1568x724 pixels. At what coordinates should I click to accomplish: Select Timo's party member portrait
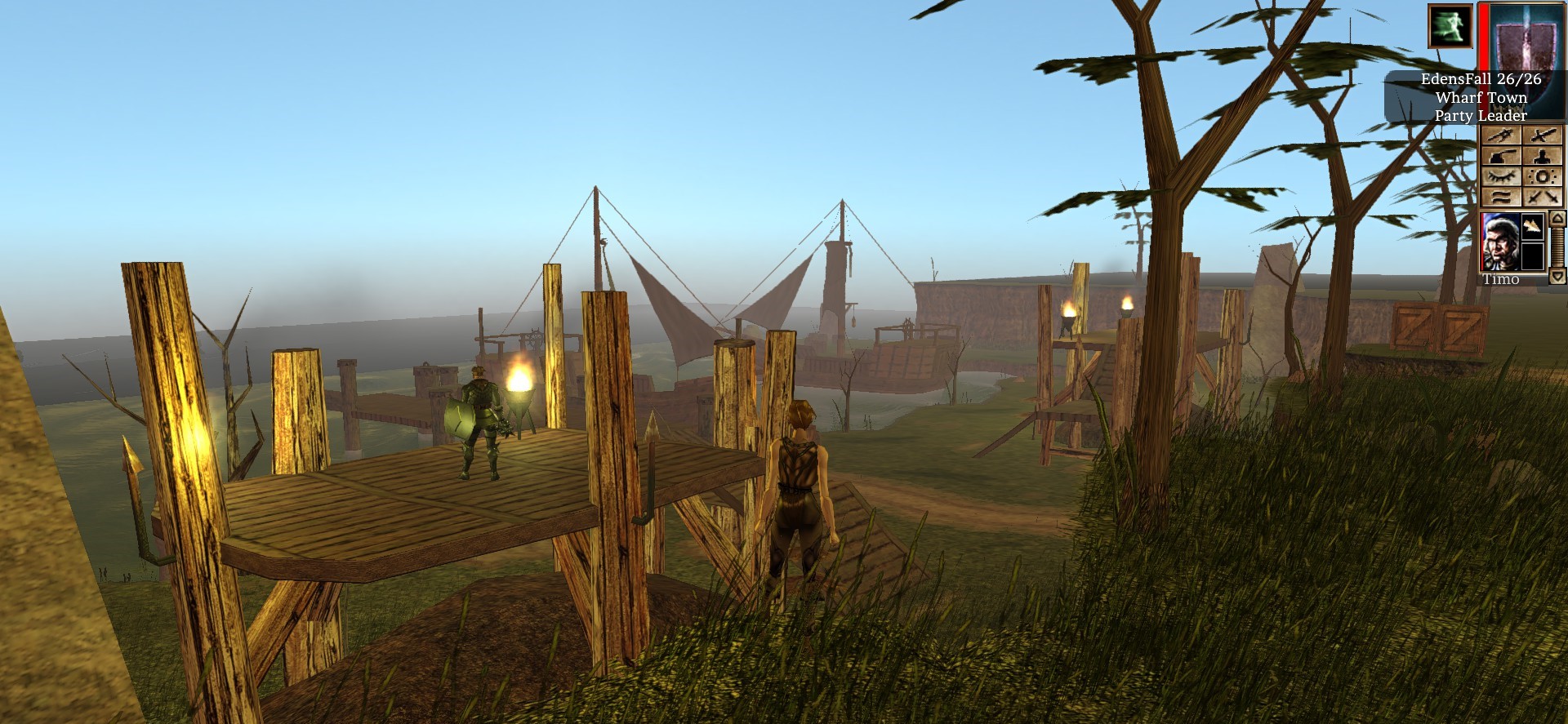pos(1501,242)
